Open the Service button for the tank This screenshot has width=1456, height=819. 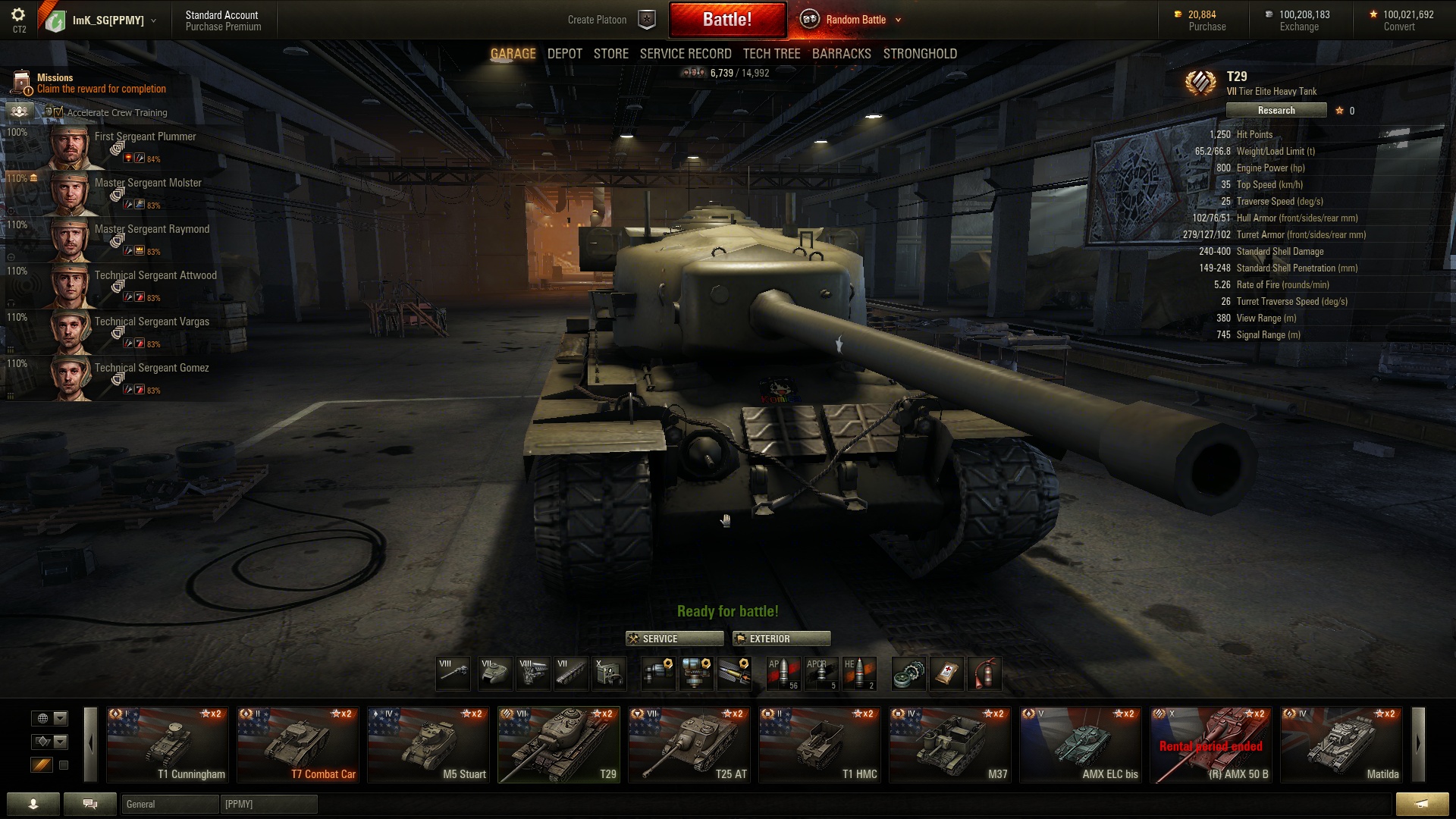pos(674,639)
